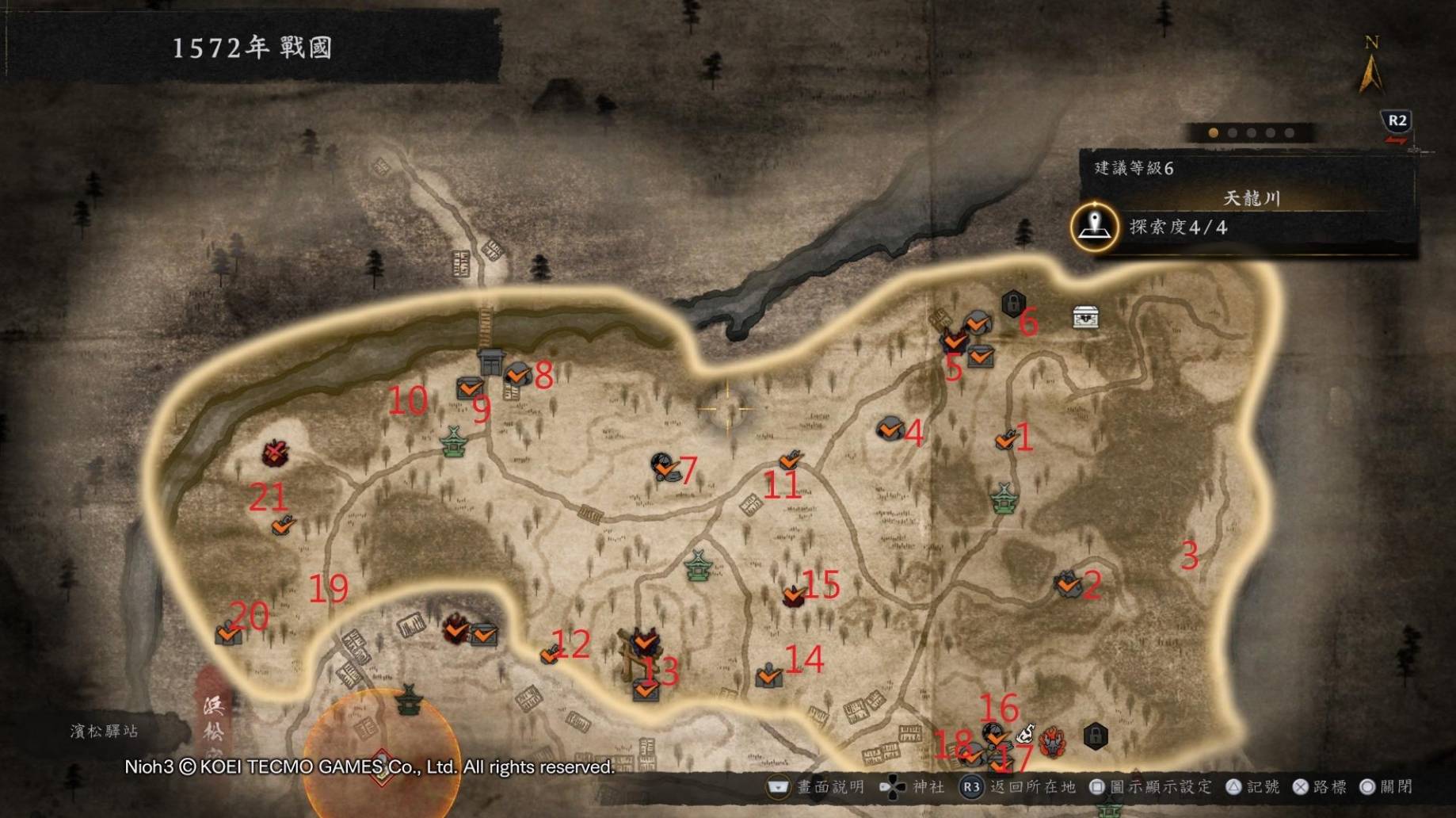Click the checked red marker beside number 15
Screen dimensions: 1456x818
coord(793,594)
